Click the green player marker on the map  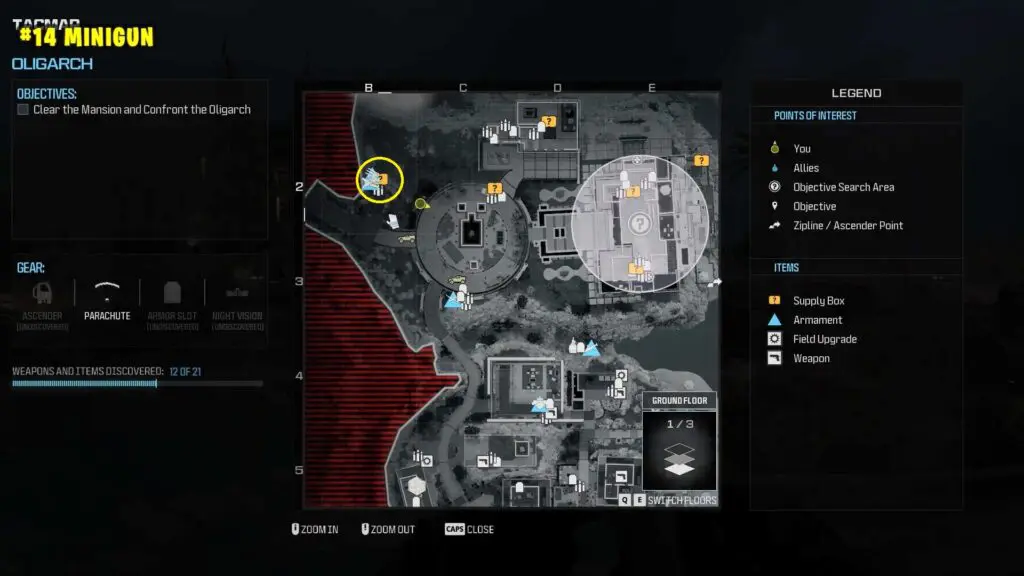pyautogui.click(x=421, y=204)
